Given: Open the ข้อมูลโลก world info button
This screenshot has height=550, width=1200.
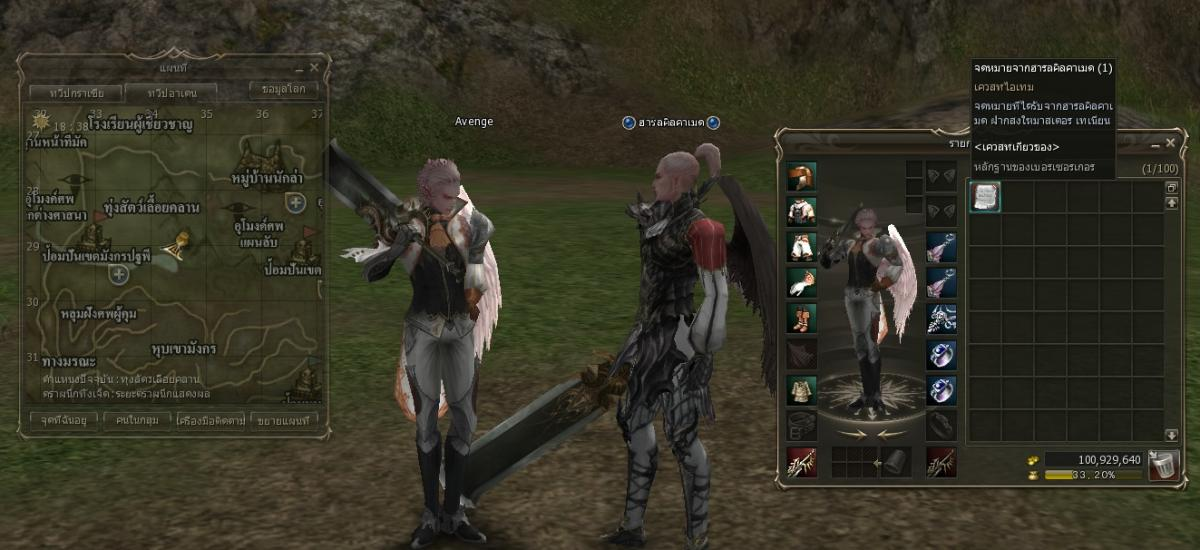Looking at the screenshot, I should pos(283,89).
